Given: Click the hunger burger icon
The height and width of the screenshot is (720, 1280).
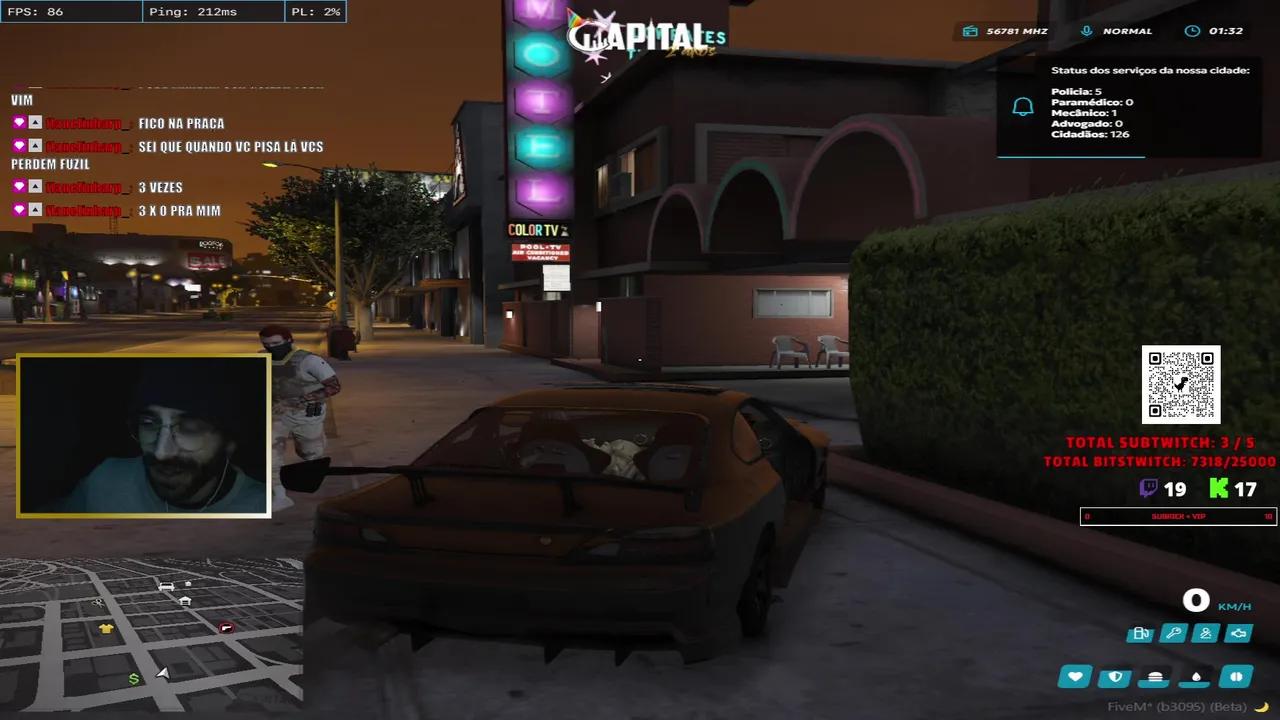Looking at the screenshot, I should (1154, 677).
